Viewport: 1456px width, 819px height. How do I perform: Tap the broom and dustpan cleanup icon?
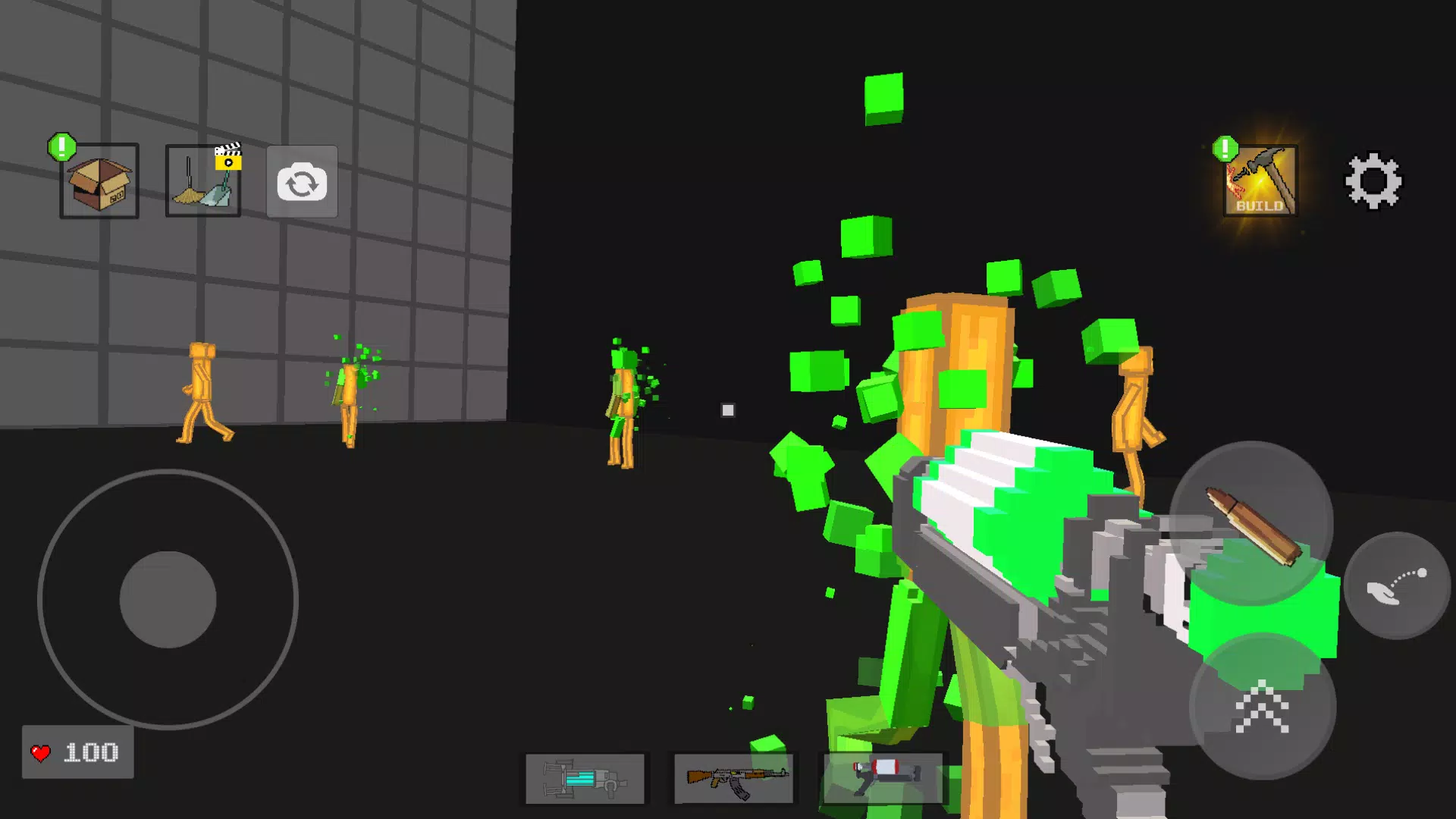[x=201, y=185]
